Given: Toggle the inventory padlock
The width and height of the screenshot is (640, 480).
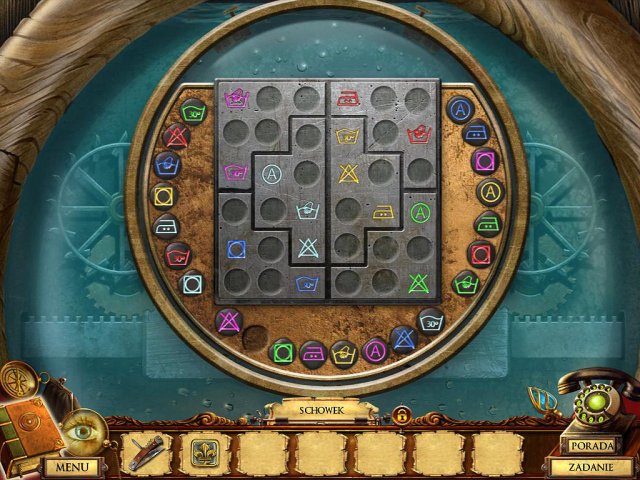Looking at the screenshot, I should [x=401, y=414].
